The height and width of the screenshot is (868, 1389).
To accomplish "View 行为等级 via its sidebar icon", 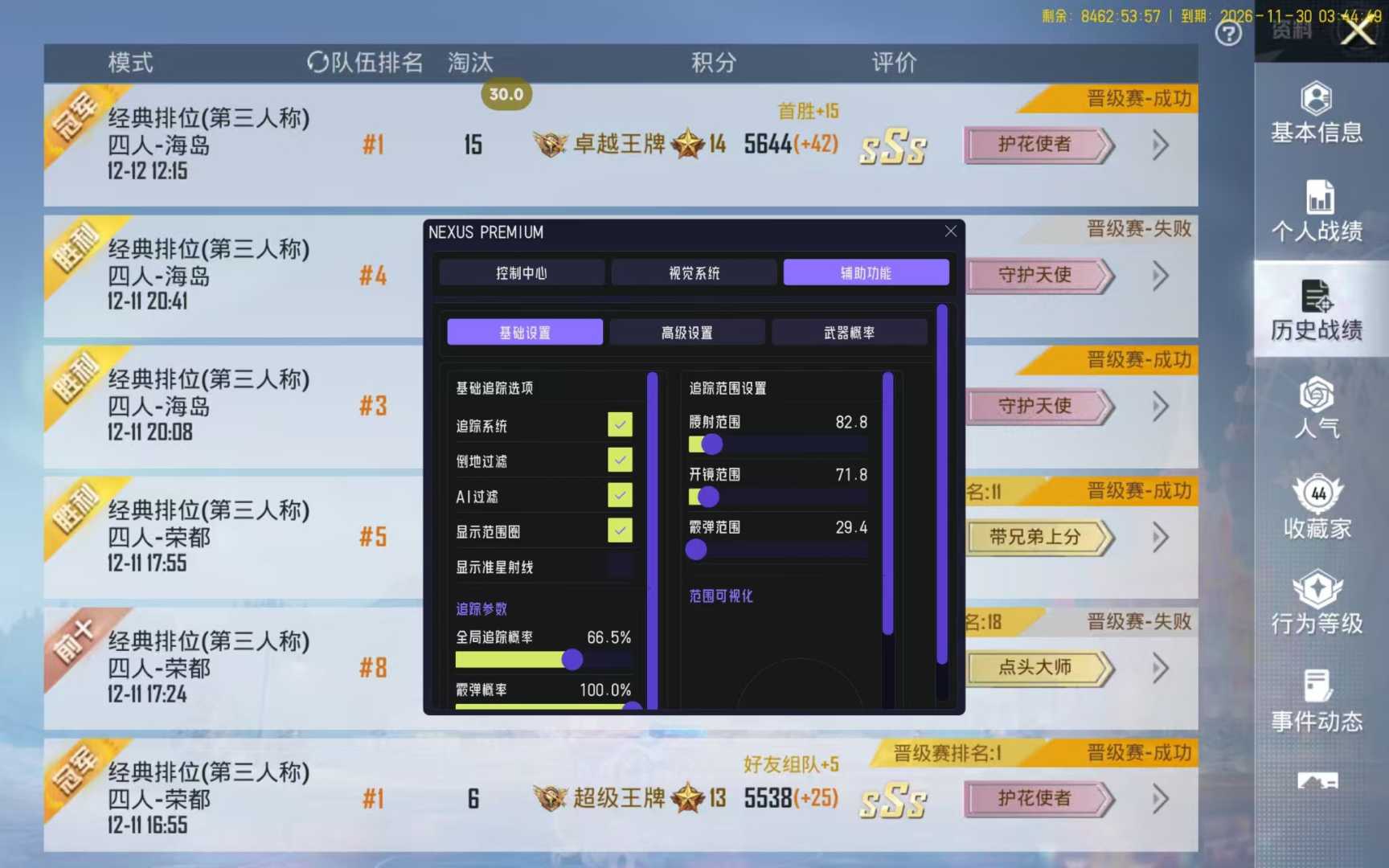I will [1316, 601].
